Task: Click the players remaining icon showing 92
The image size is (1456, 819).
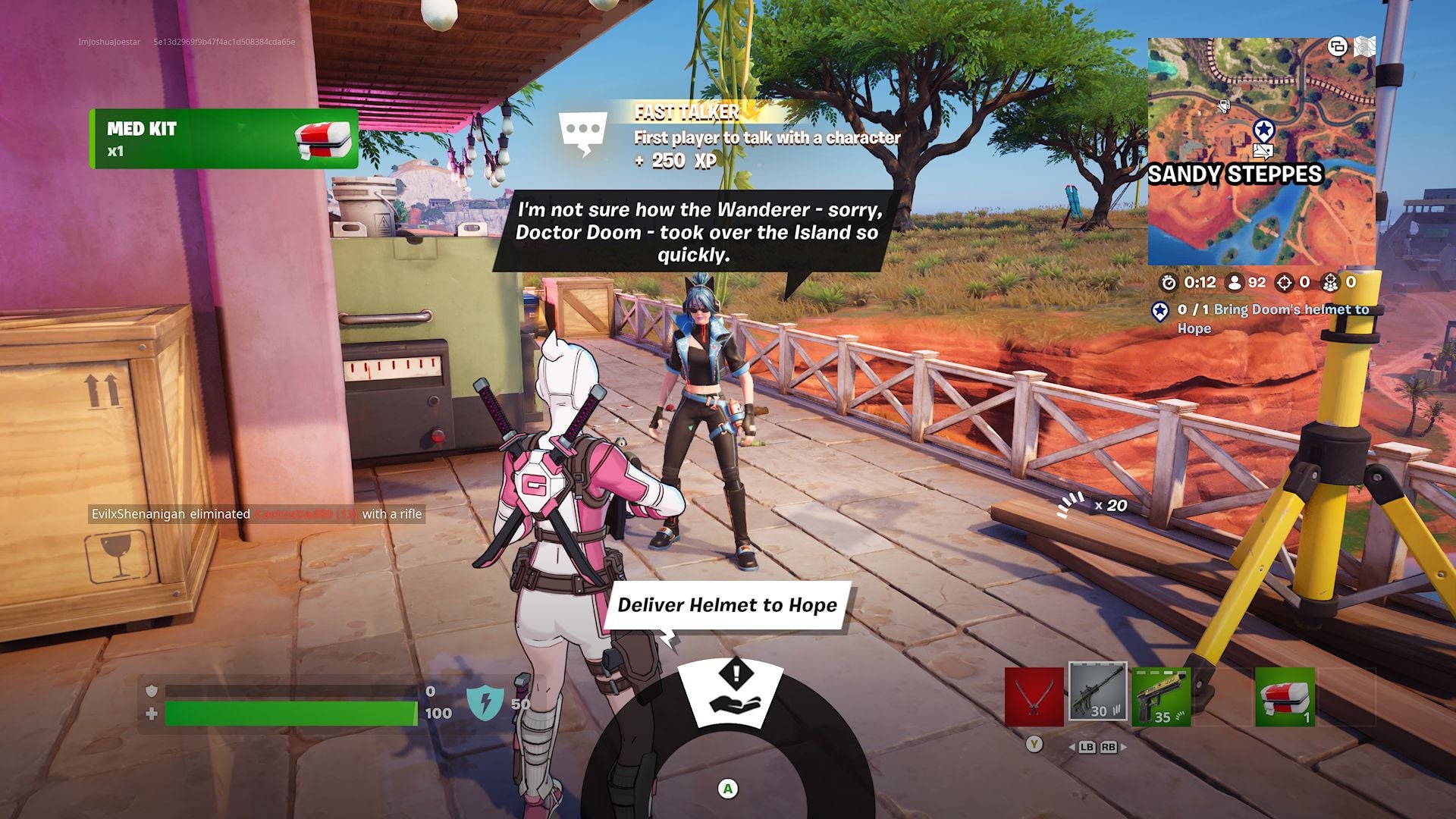Action: coord(1236,284)
